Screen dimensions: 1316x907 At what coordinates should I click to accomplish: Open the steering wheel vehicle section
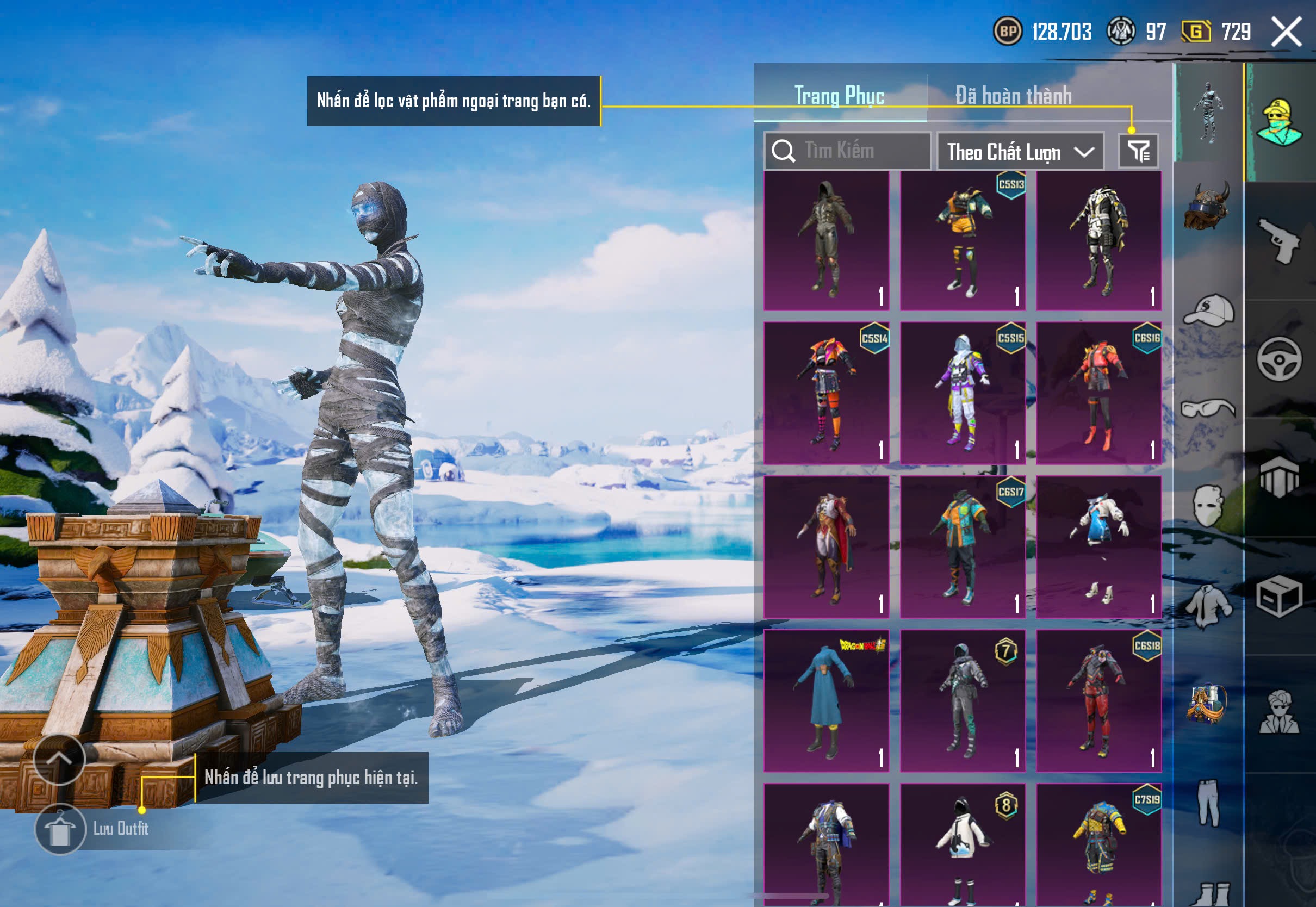tap(1279, 359)
